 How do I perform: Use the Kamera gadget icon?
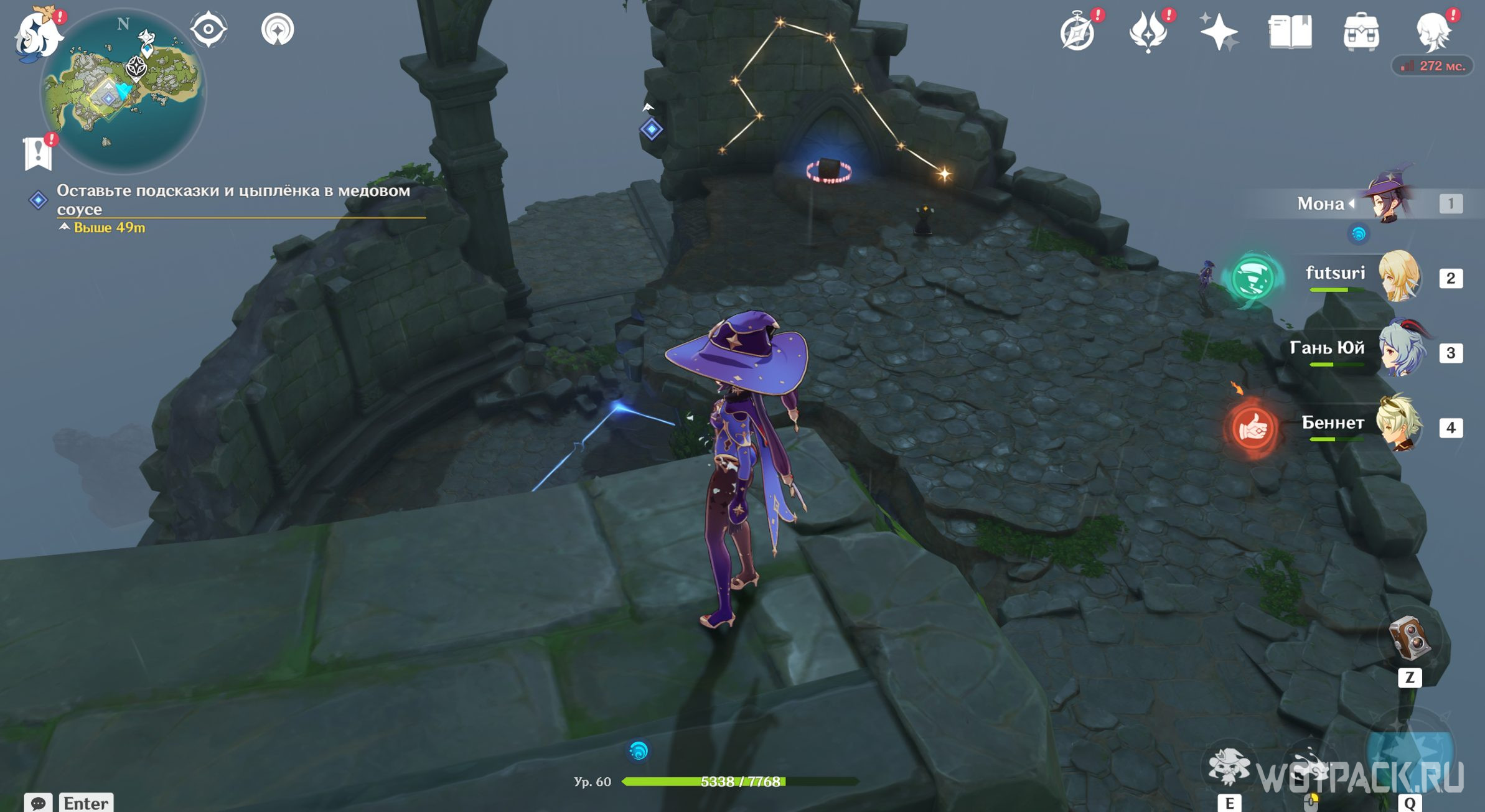(1409, 638)
